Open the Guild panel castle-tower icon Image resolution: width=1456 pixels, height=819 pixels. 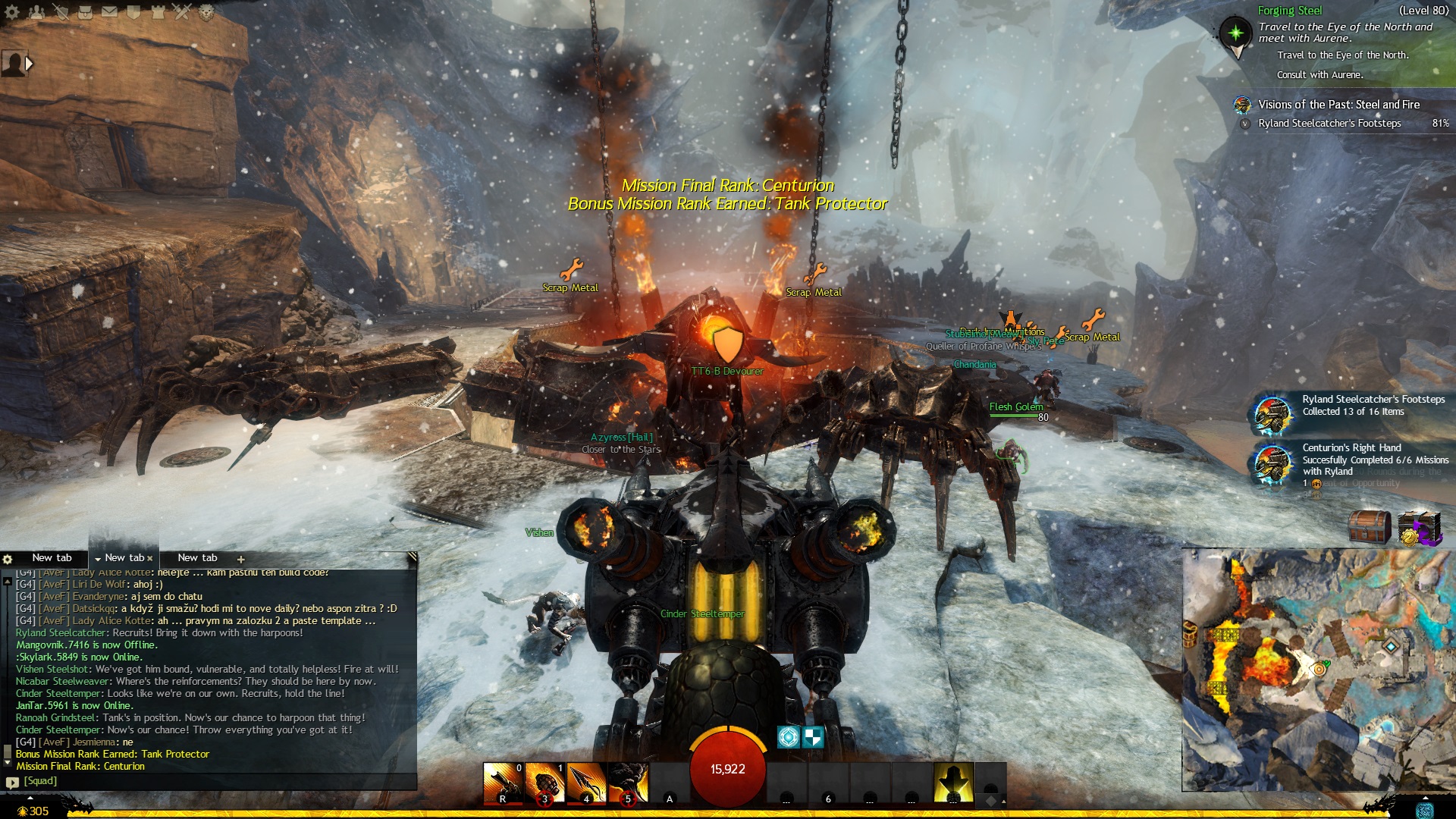[158, 11]
